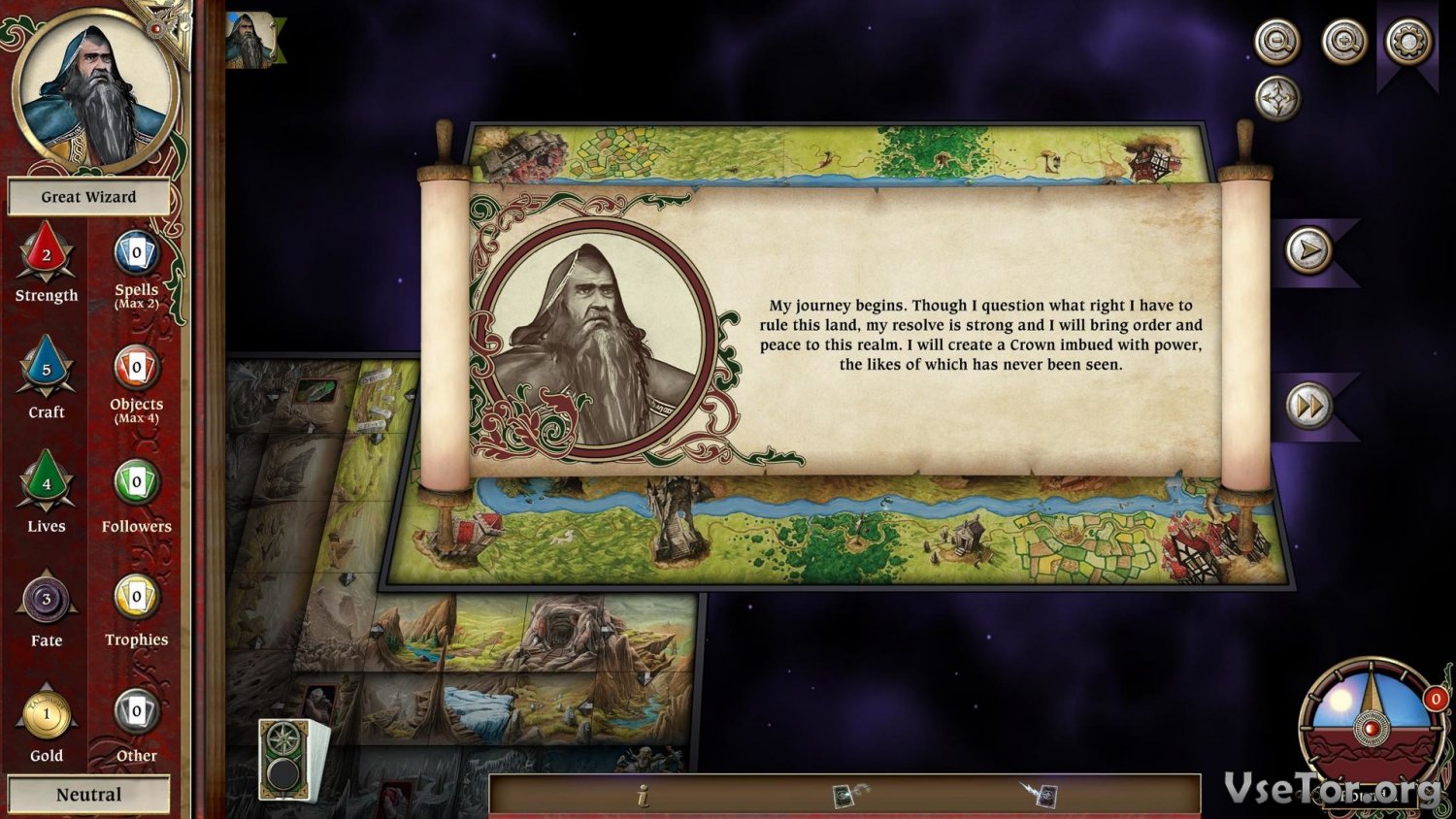Zoom in with the plus magnifier
The height and width of the screenshot is (819, 1456).
1343,42
